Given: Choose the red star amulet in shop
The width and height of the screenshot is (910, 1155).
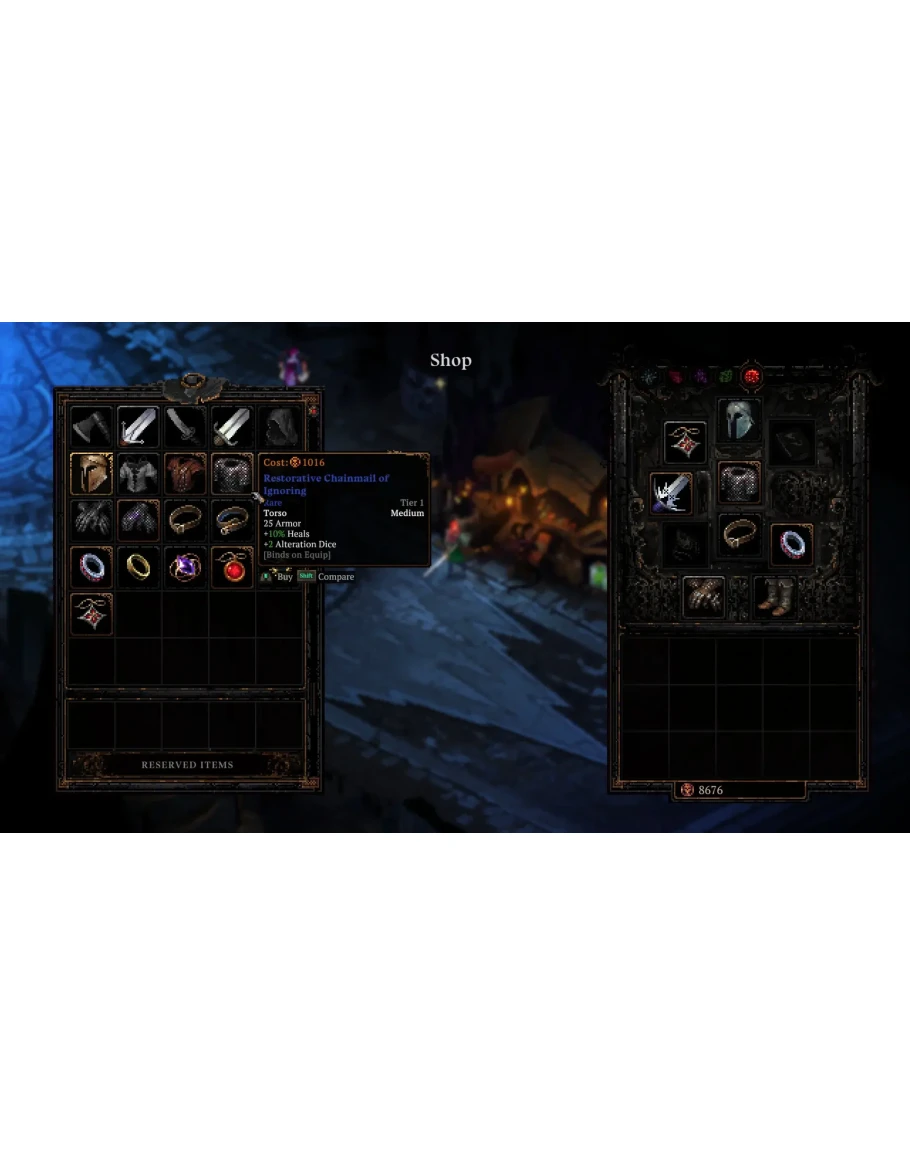Looking at the screenshot, I should pyautogui.click(x=91, y=614).
